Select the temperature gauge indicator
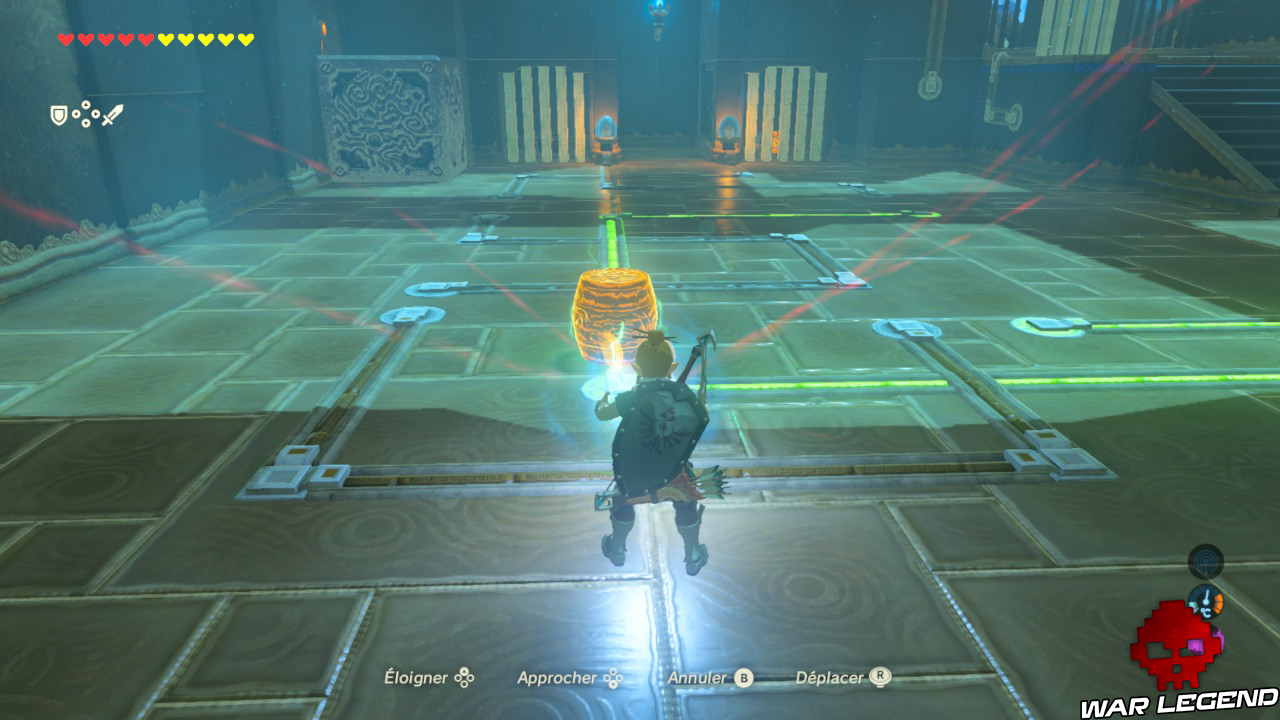 (x=1206, y=600)
